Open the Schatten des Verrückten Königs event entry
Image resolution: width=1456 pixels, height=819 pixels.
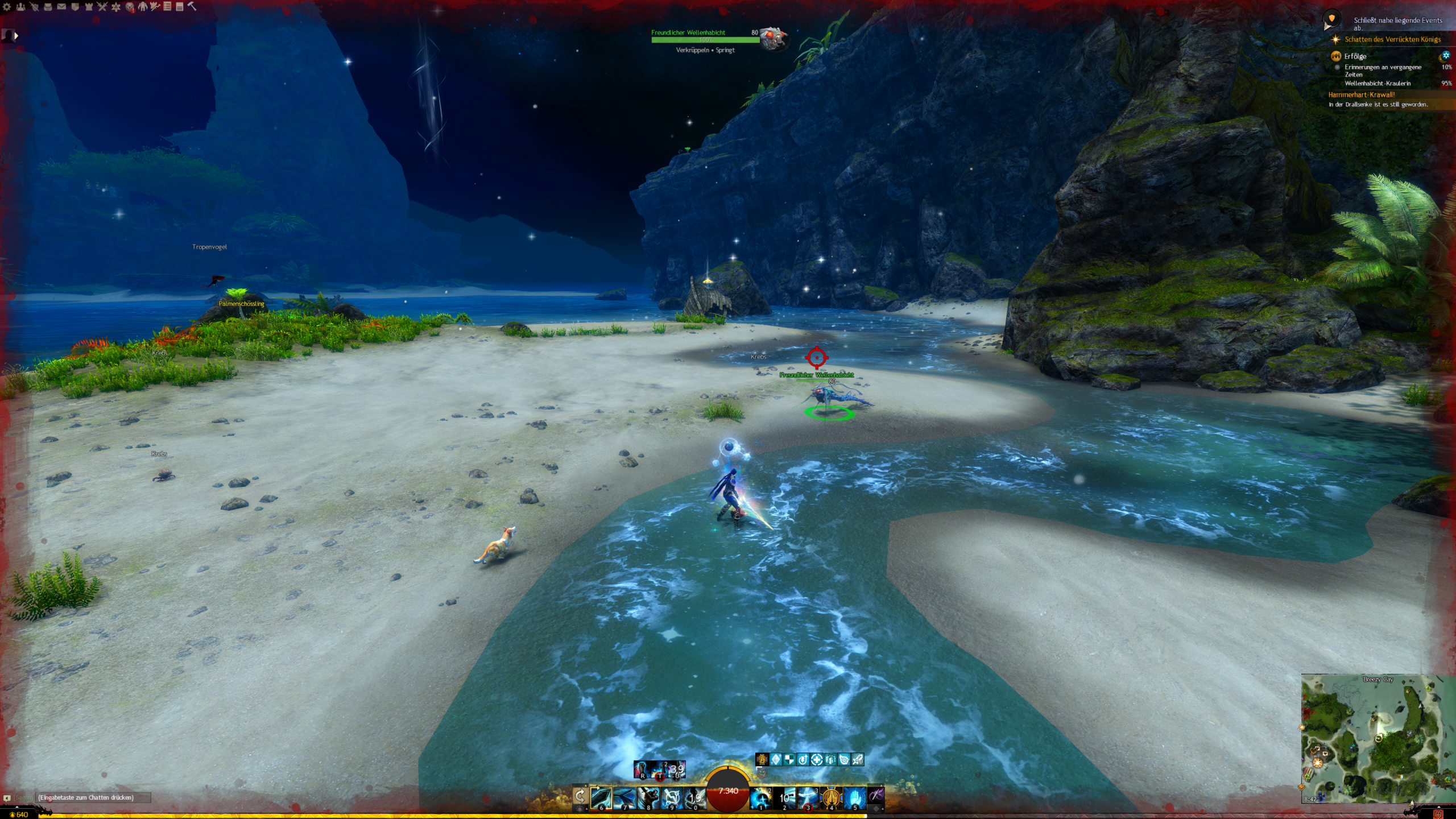1392,39
